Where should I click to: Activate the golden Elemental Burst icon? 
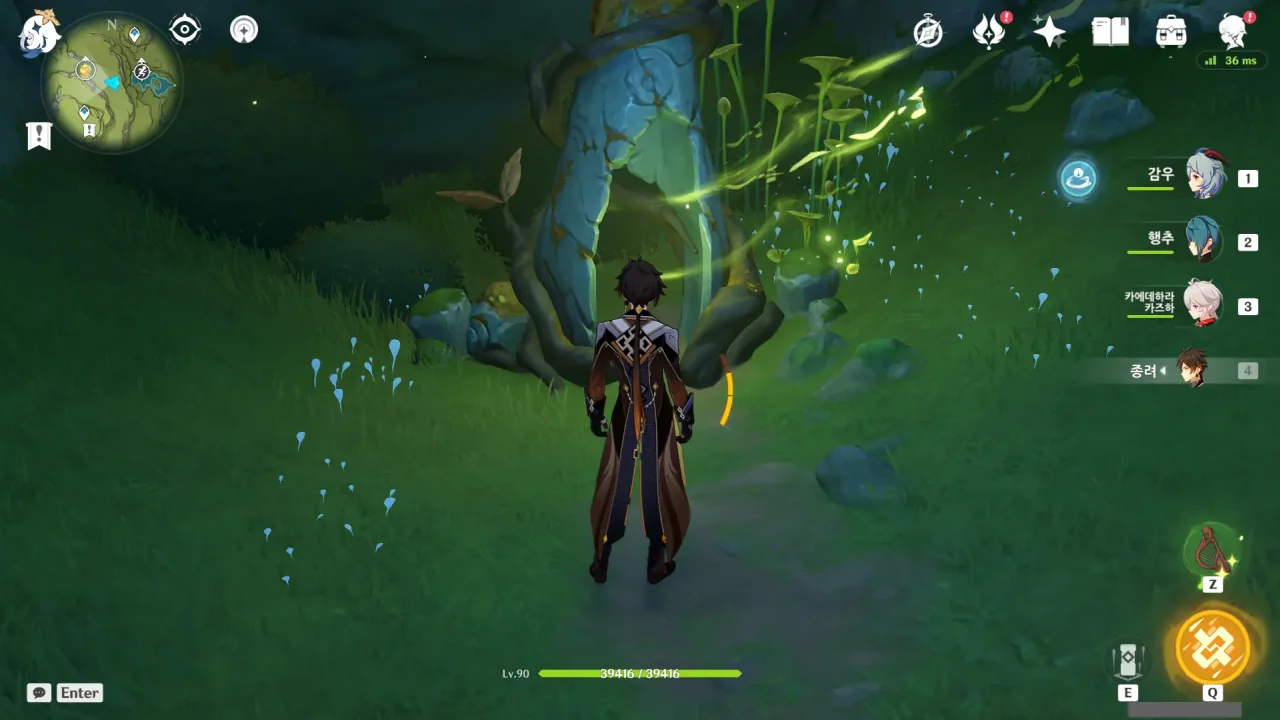coord(1212,646)
